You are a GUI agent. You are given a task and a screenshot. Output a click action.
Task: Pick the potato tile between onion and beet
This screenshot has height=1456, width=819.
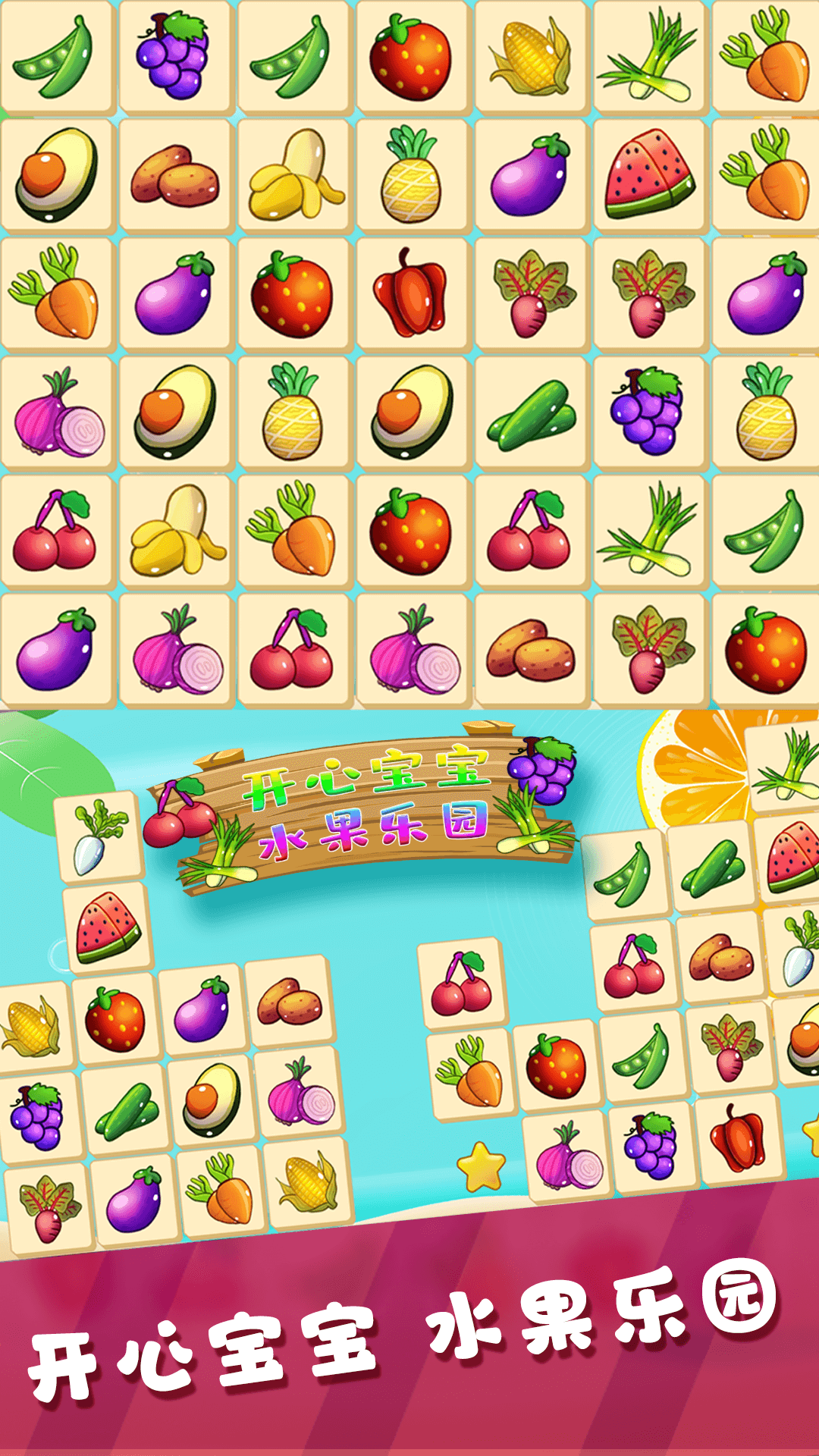coord(530,649)
